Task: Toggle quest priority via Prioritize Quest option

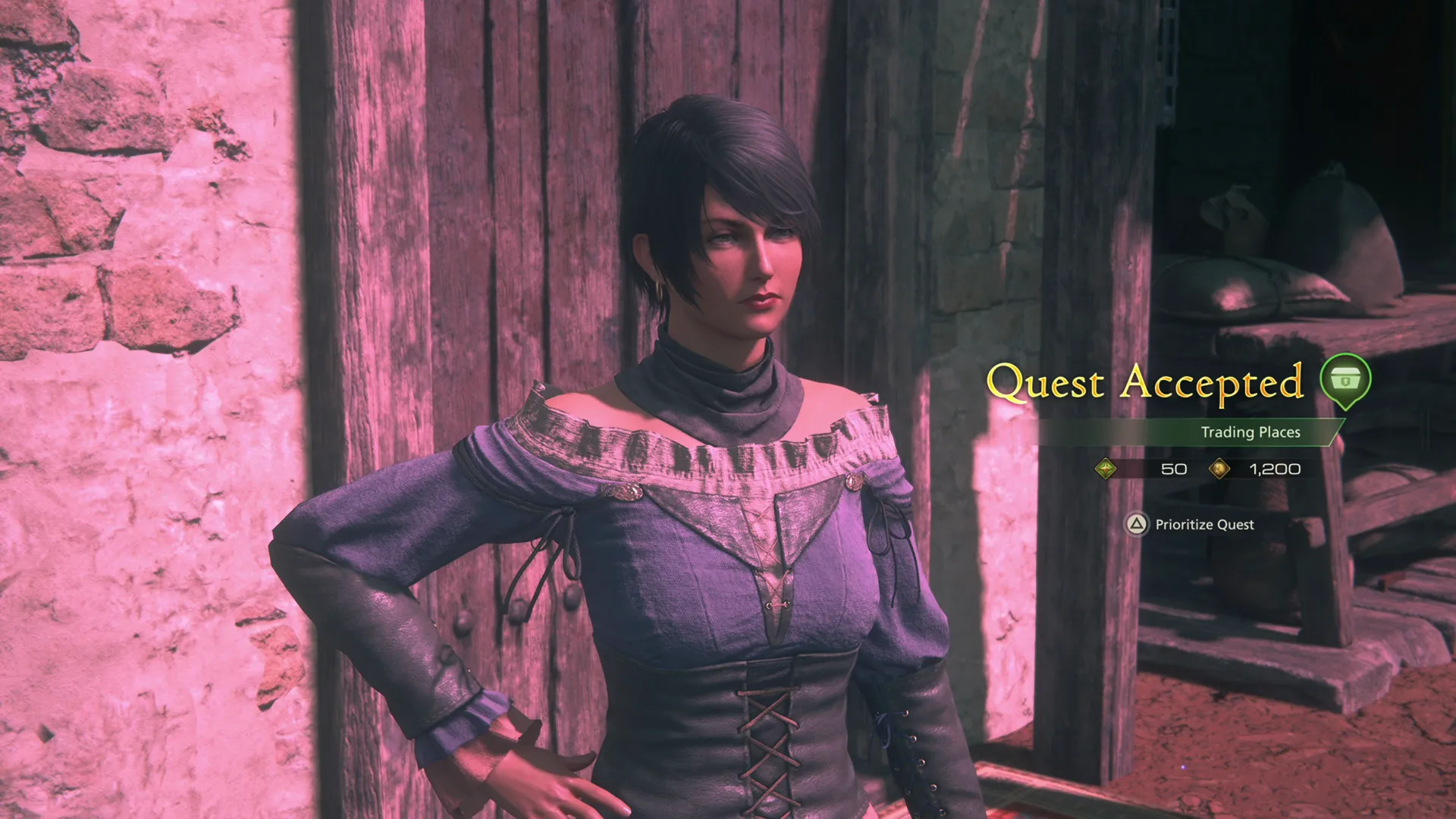Action: 1203,525
